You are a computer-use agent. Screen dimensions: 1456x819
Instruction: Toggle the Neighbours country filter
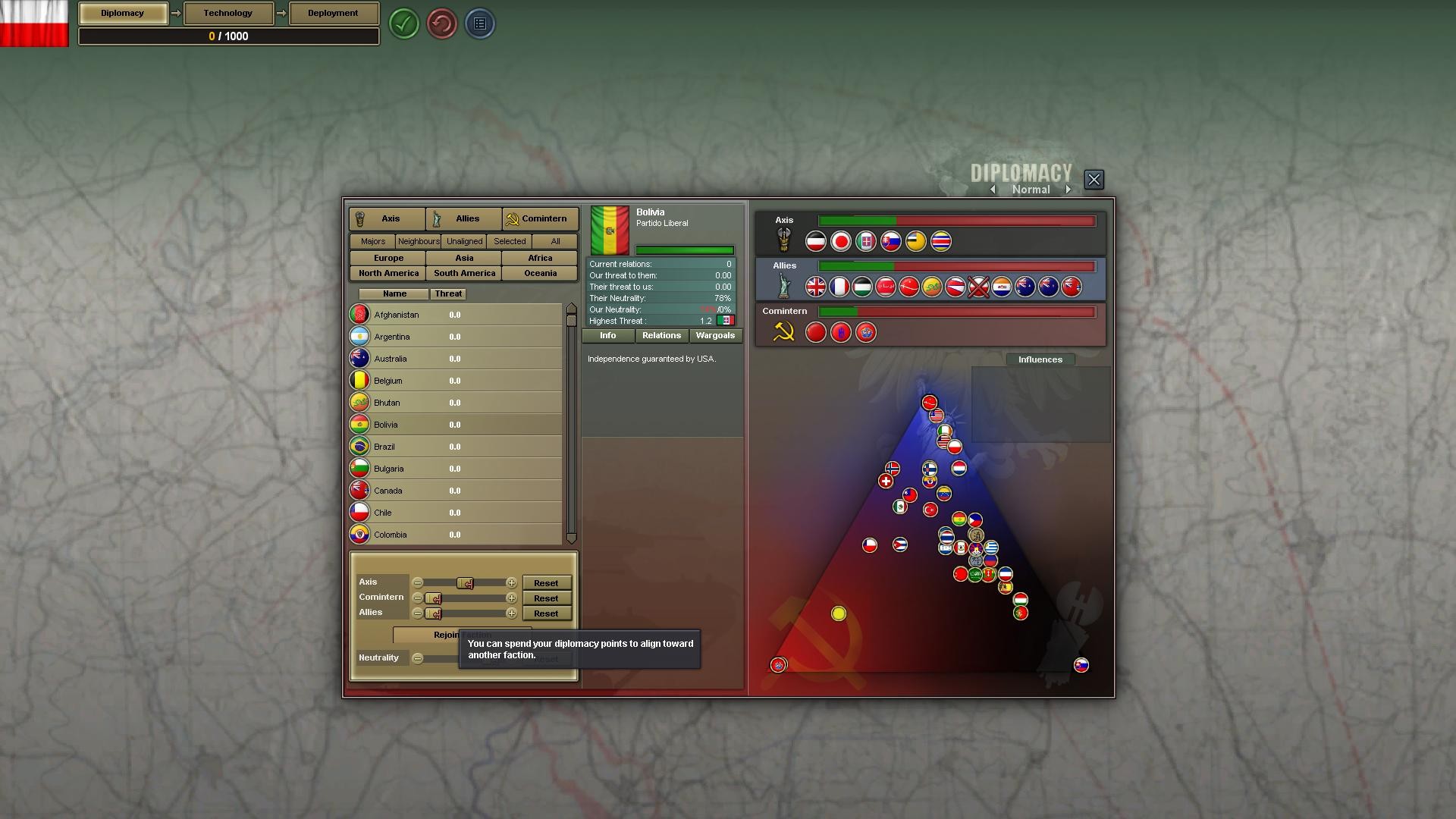coord(418,241)
